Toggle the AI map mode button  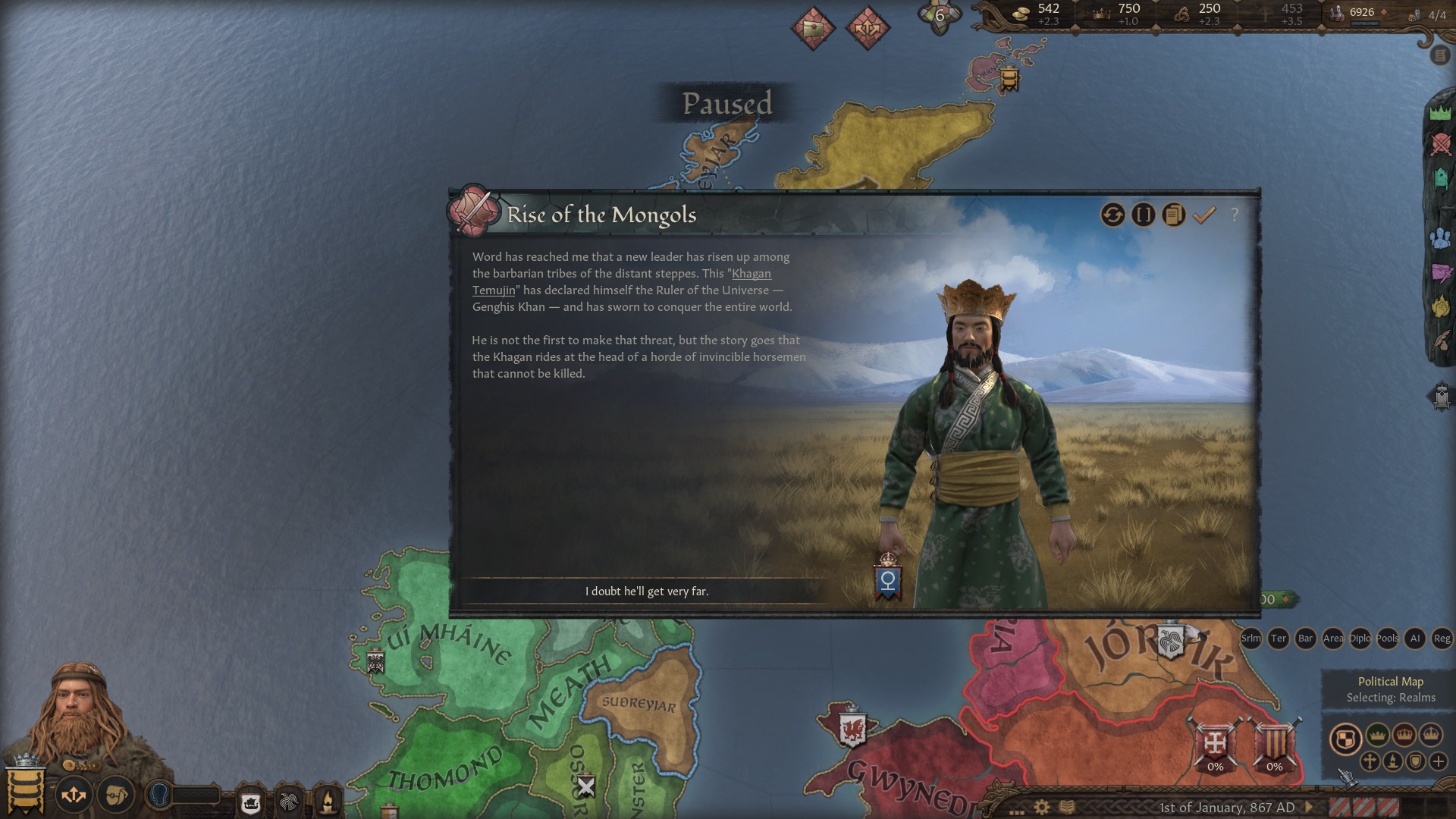tap(1415, 639)
